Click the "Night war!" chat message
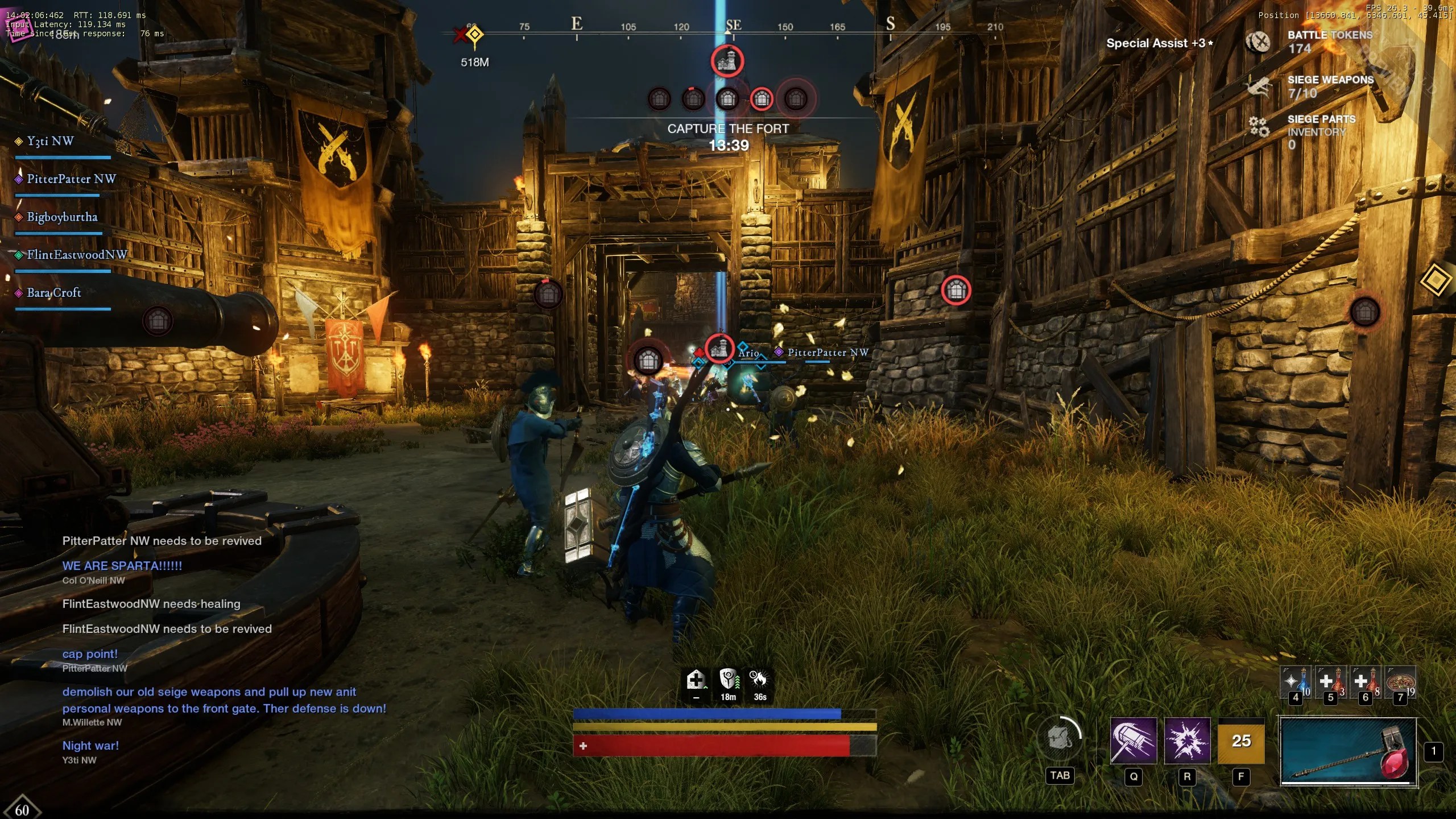 coord(90,746)
